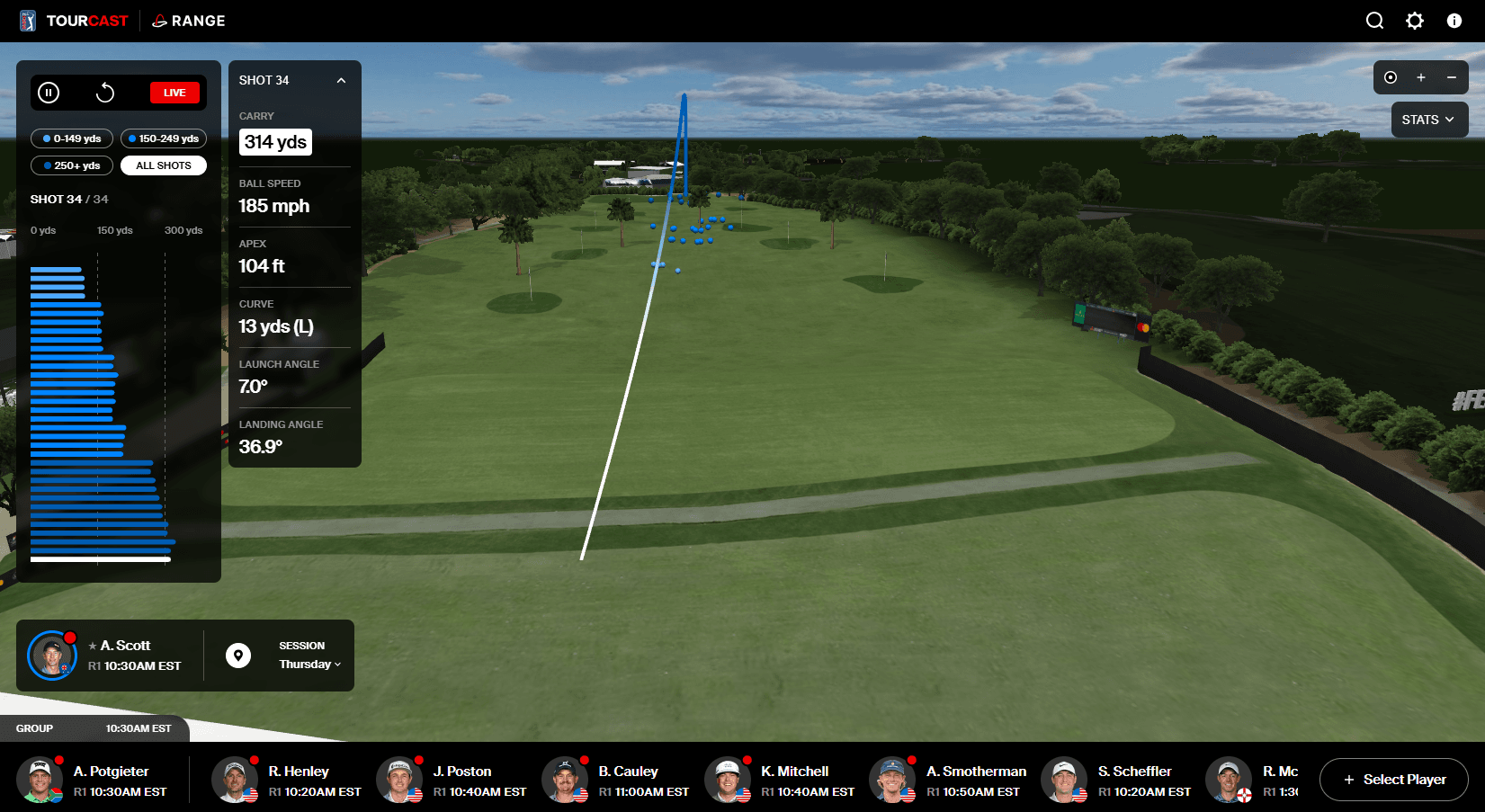Collapse the SHOT 34 detail panel
This screenshot has width=1485, height=812.
[341, 80]
